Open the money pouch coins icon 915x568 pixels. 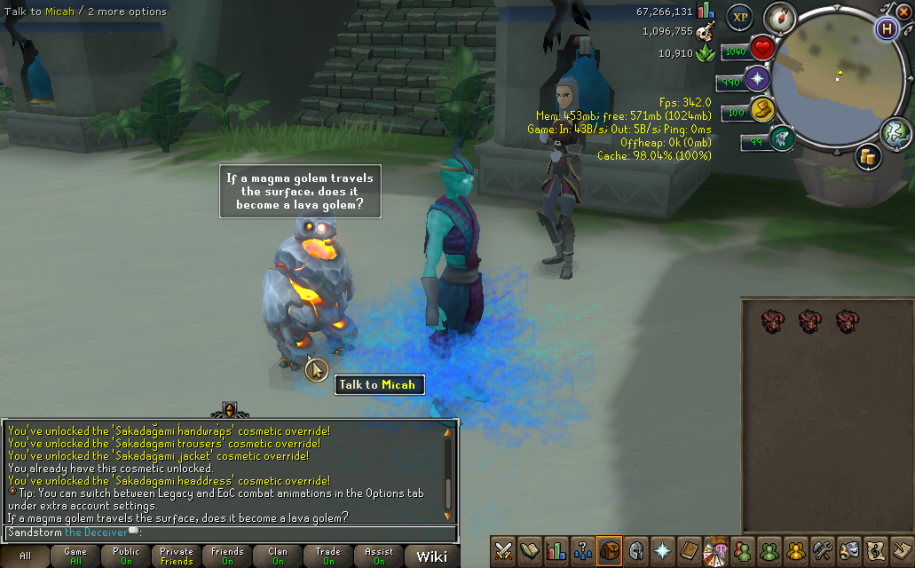[x=867, y=156]
